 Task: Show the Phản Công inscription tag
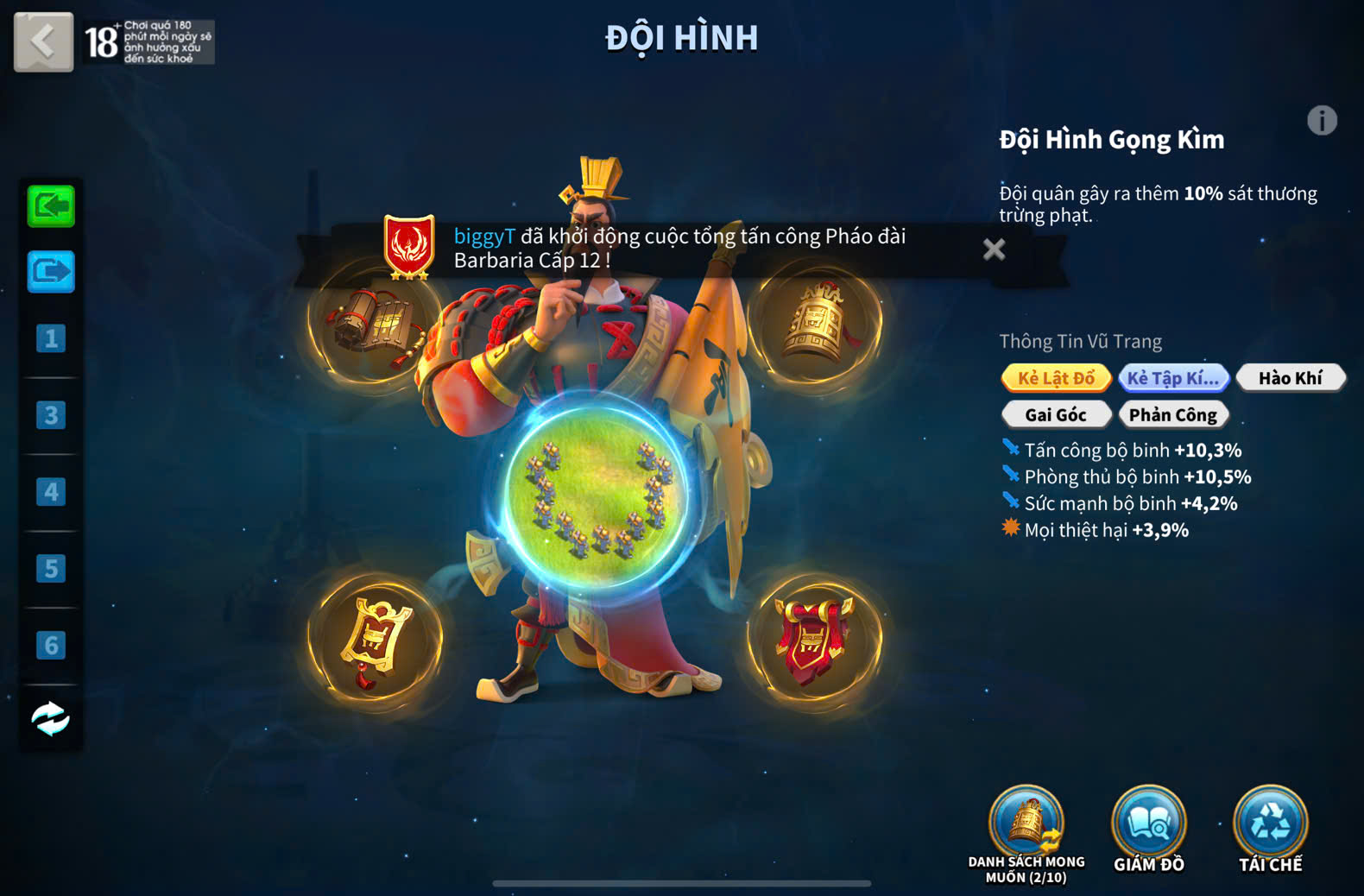[1172, 415]
